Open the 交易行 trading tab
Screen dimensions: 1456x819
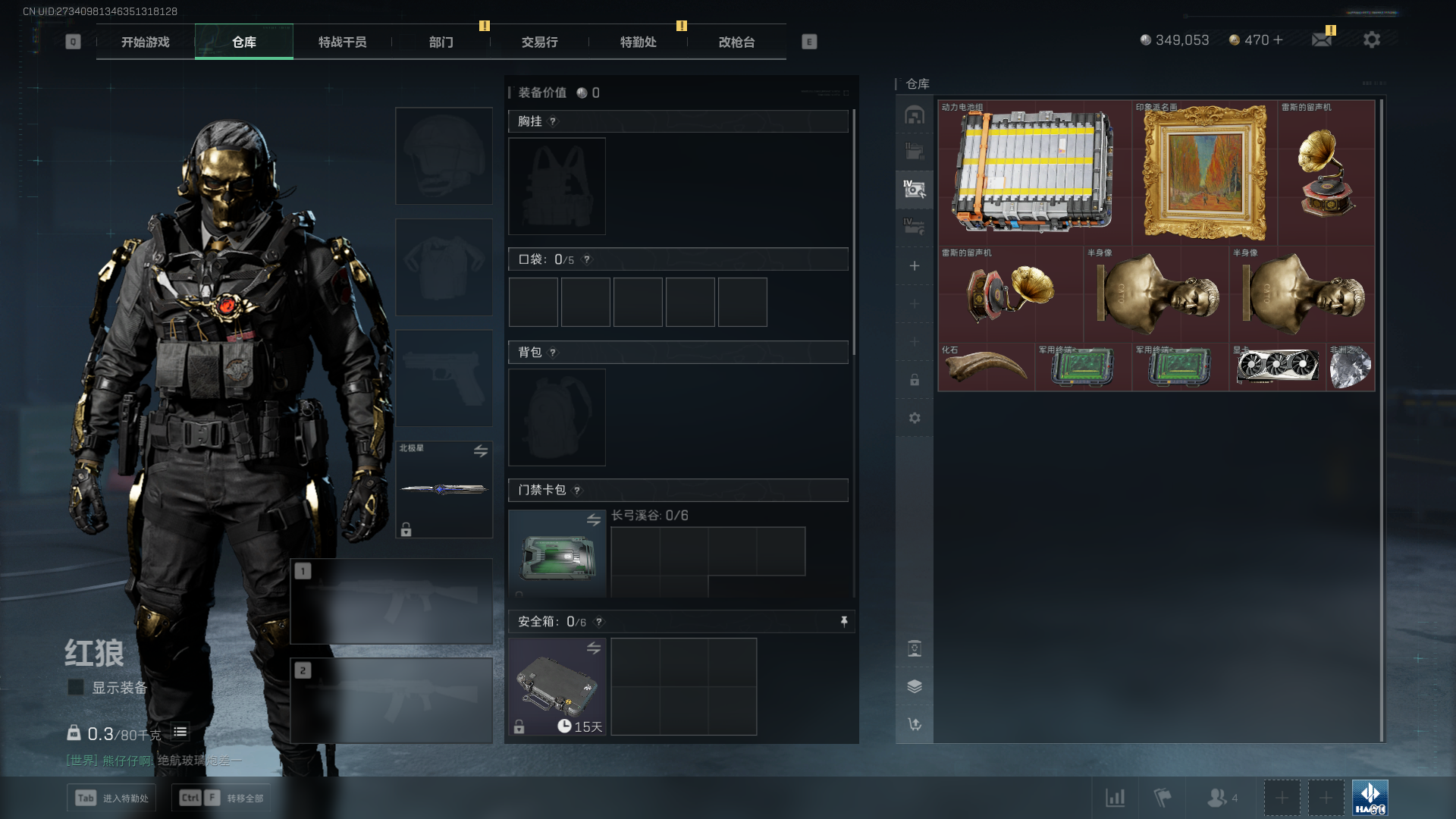point(539,42)
